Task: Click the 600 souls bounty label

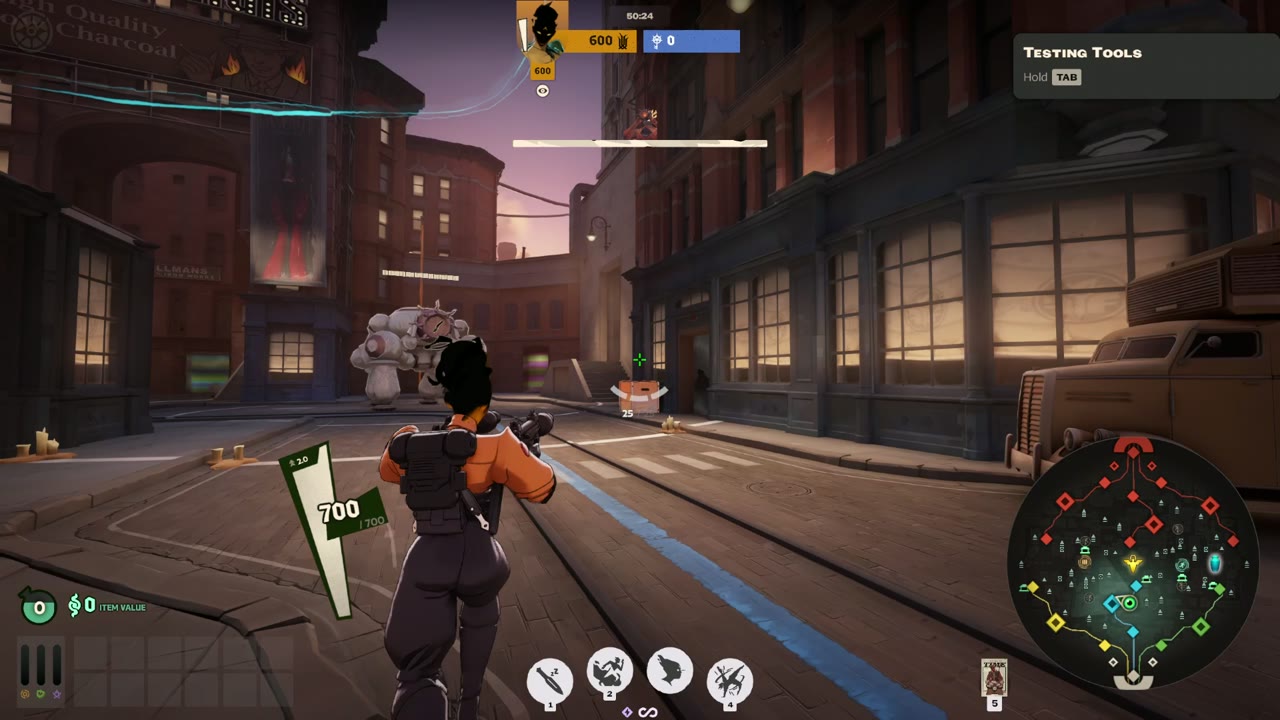Action: pos(543,71)
